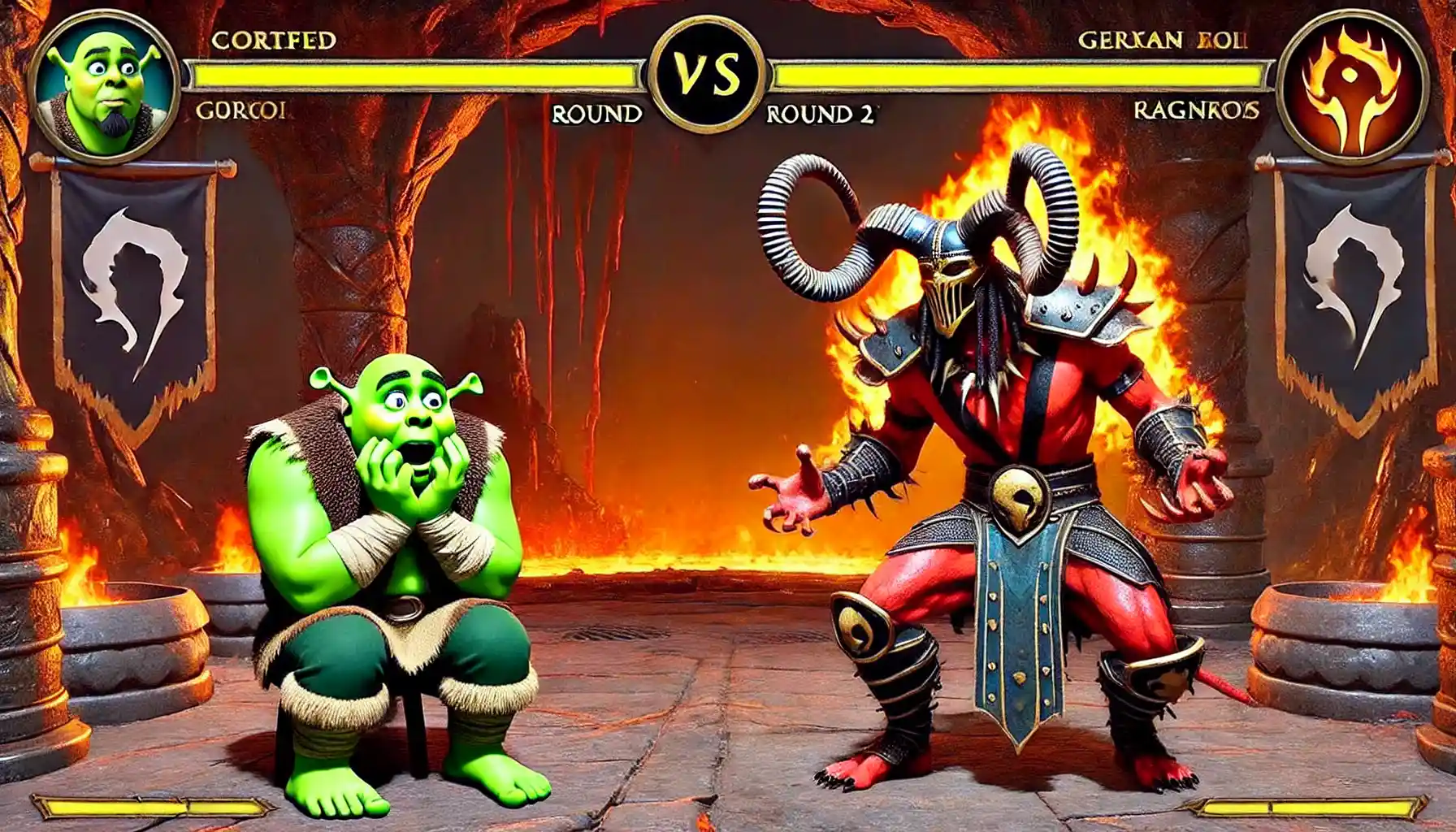Click the green ogre fighter portrait
The height and width of the screenshot is (832, 1456).
[x=103, y=87]
